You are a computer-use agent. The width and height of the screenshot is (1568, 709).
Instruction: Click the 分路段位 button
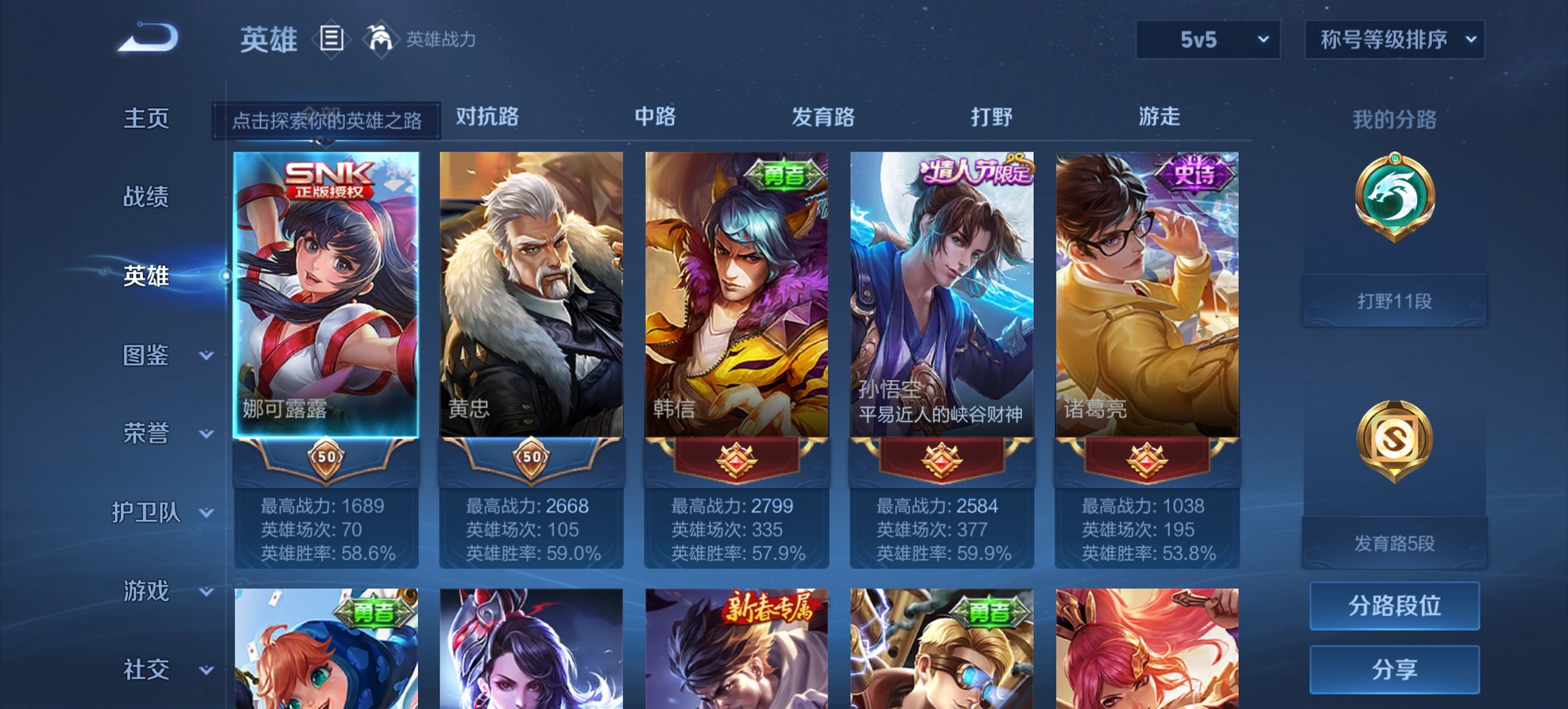[1394, 606]
